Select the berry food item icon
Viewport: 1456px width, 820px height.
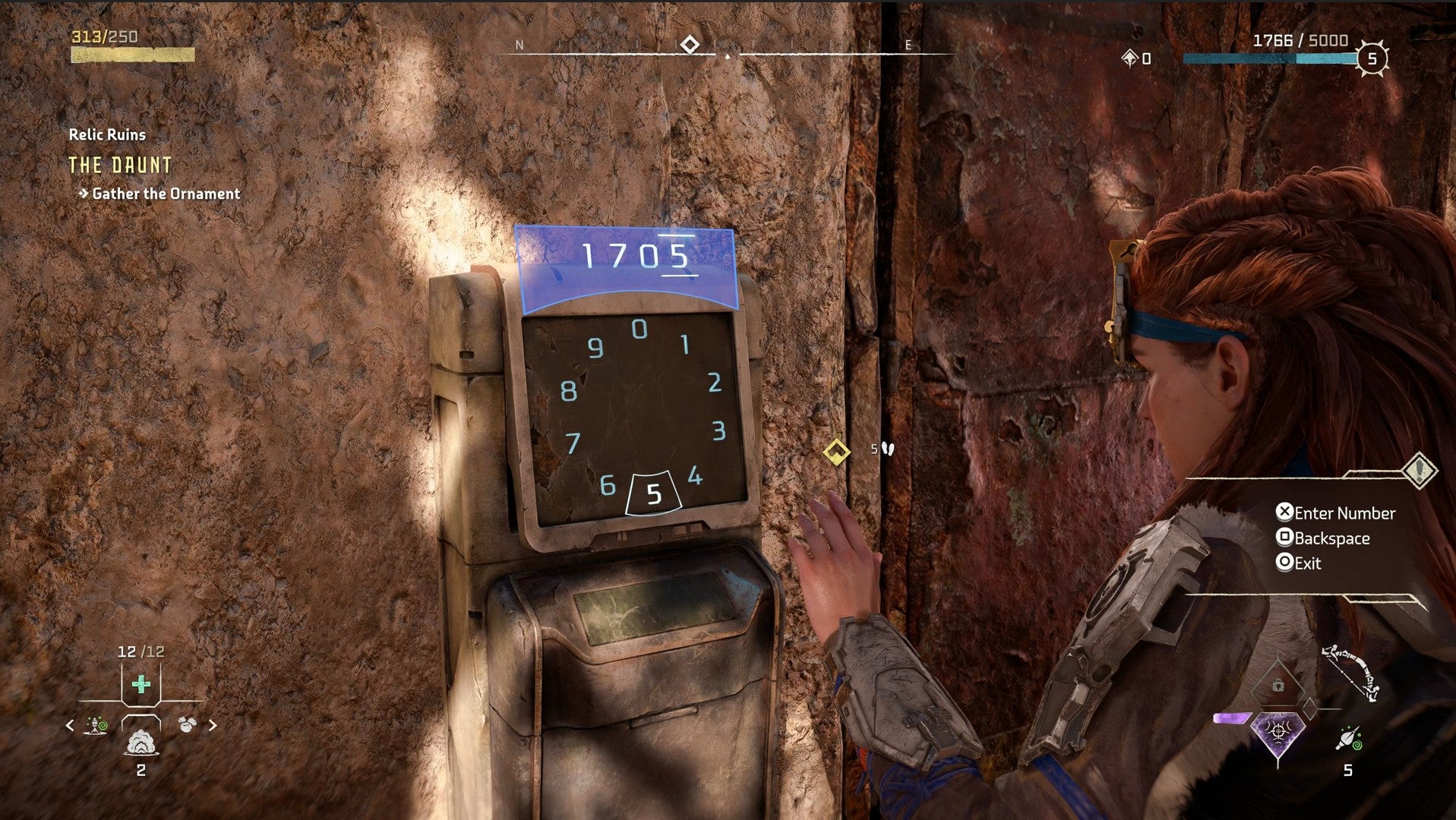(187, 724)
